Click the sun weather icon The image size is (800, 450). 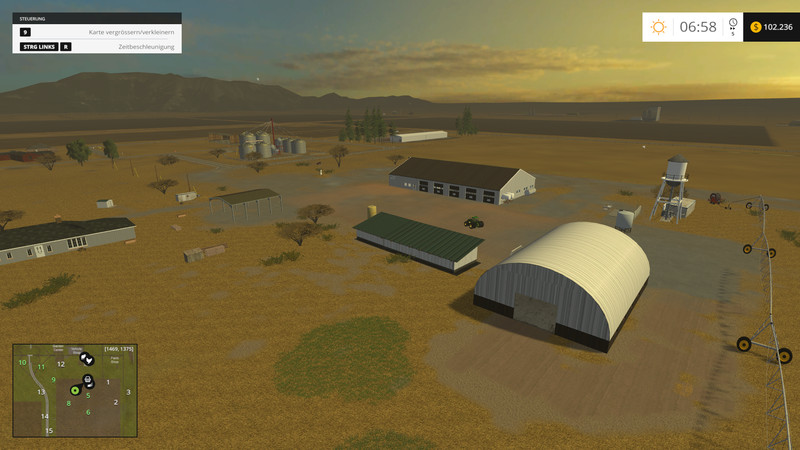coord(658,27)
